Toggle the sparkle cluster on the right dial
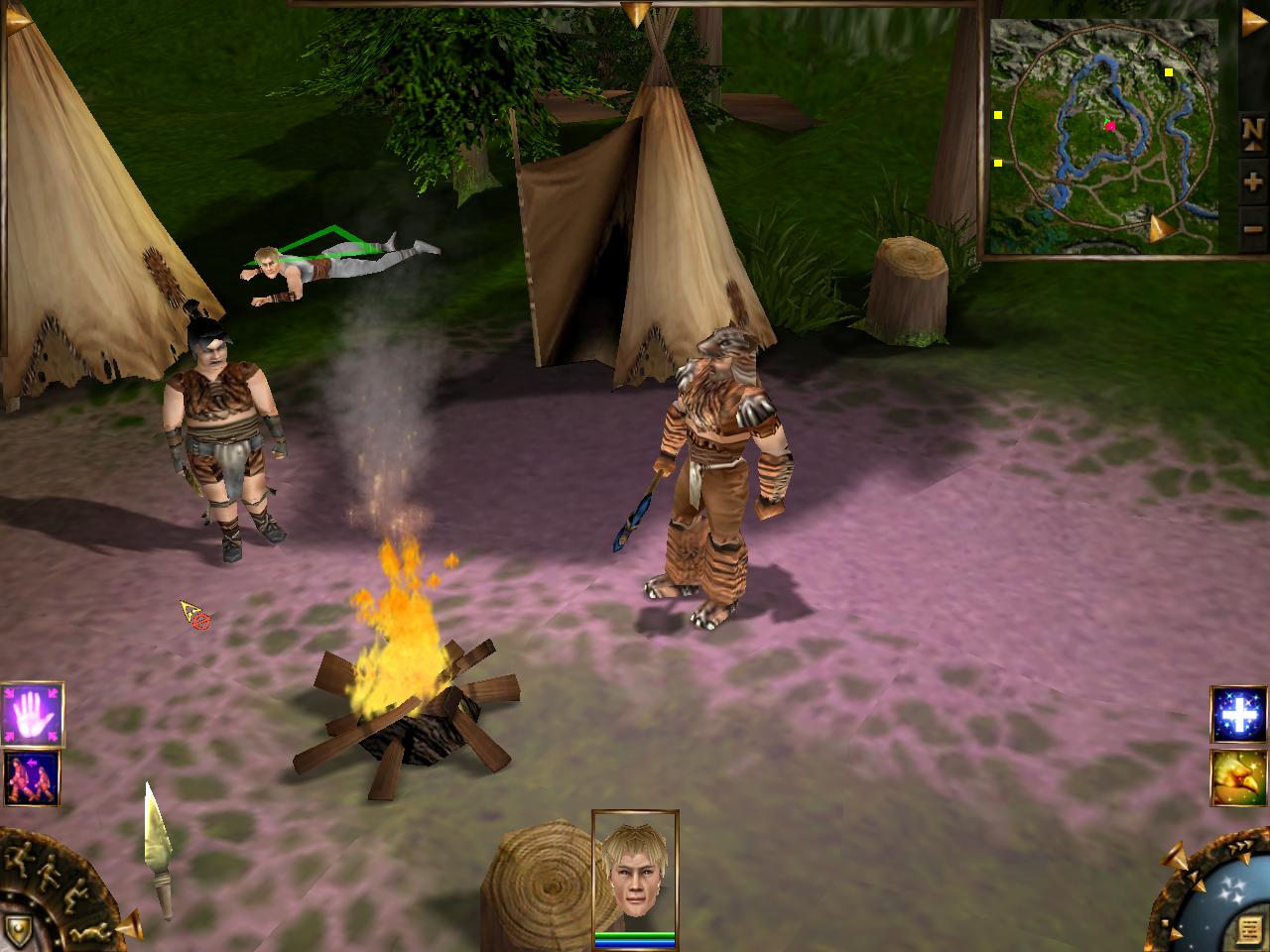 [x=1230, y=888]
